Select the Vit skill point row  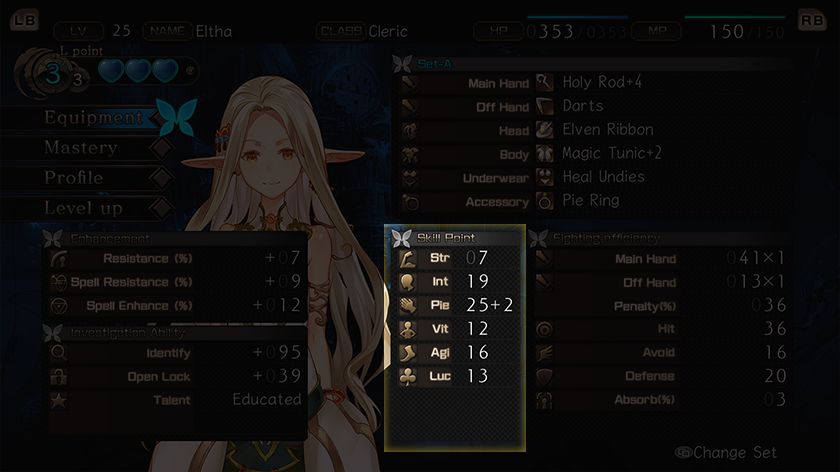(x=455, y=329)
